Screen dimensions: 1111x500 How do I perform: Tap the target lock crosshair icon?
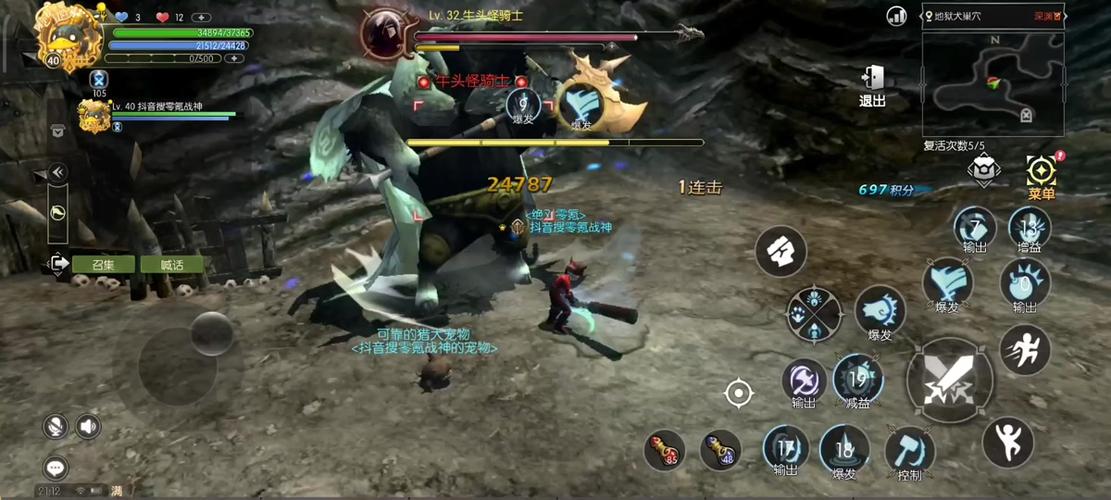(x=738, y=394)
